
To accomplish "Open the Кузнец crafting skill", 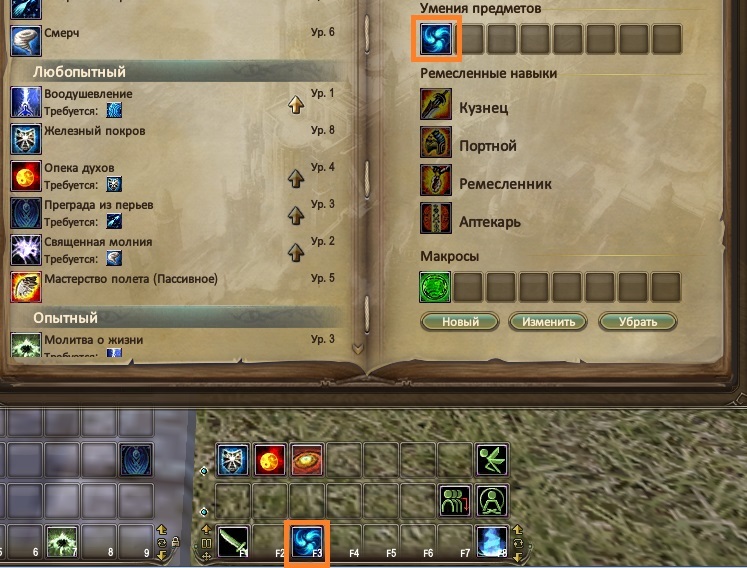I will (x=436, y=106).
